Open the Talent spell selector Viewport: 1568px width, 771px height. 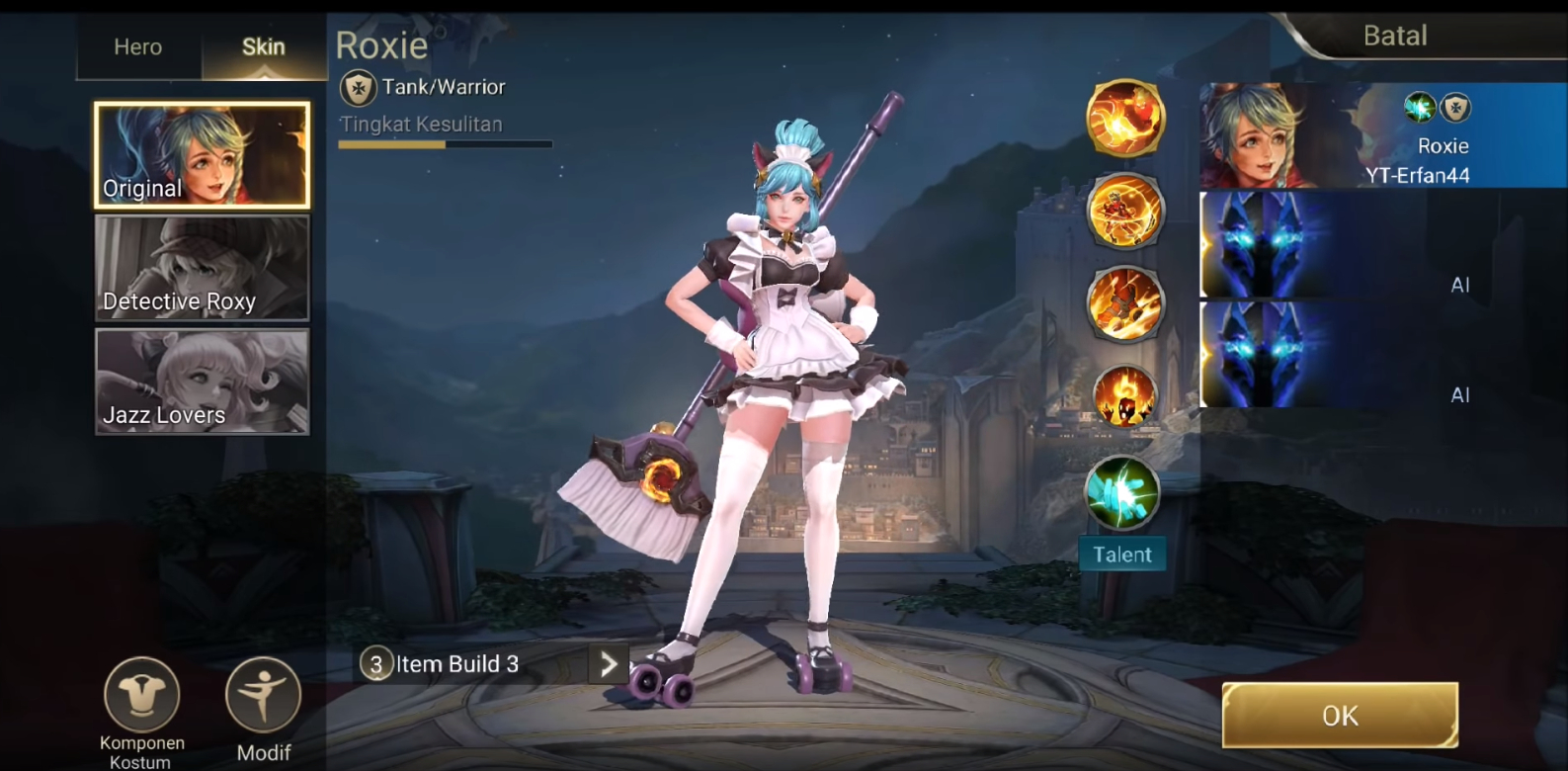click(x=1122, y=493)
